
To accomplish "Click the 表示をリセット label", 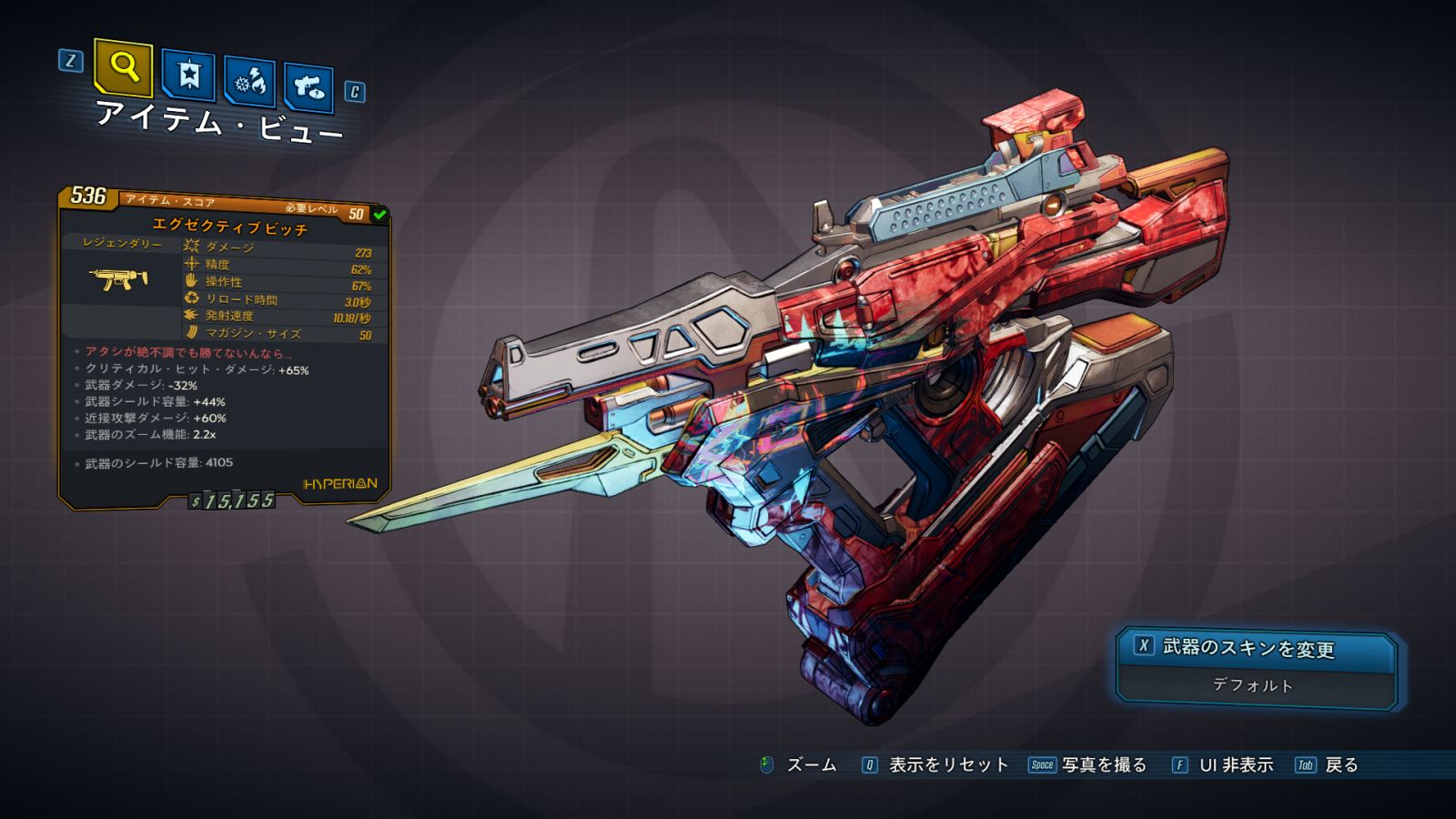I will coord(947,765).
